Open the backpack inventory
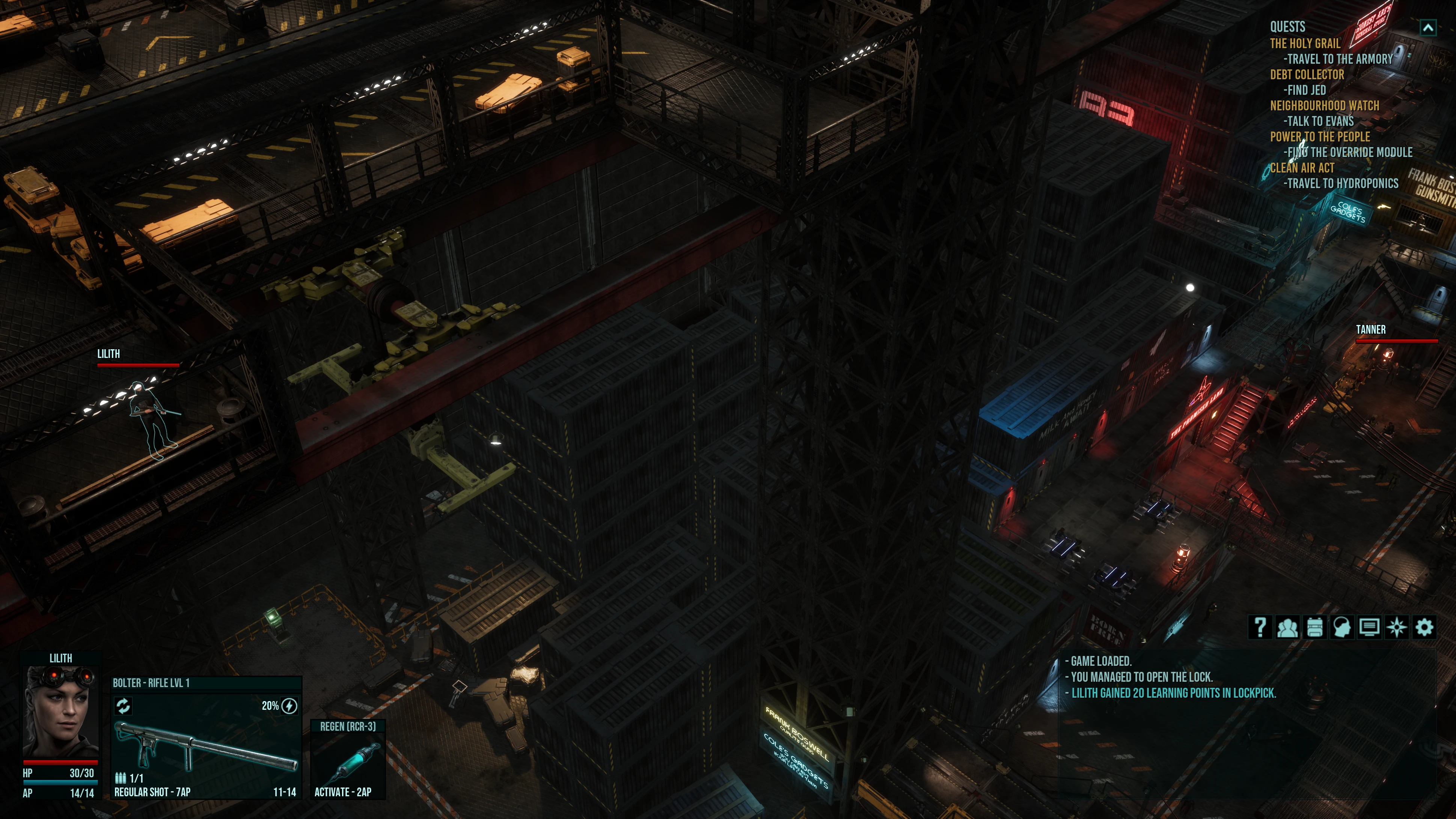Viewport: 1456px width, 819px height. [x=1315, y=627]
